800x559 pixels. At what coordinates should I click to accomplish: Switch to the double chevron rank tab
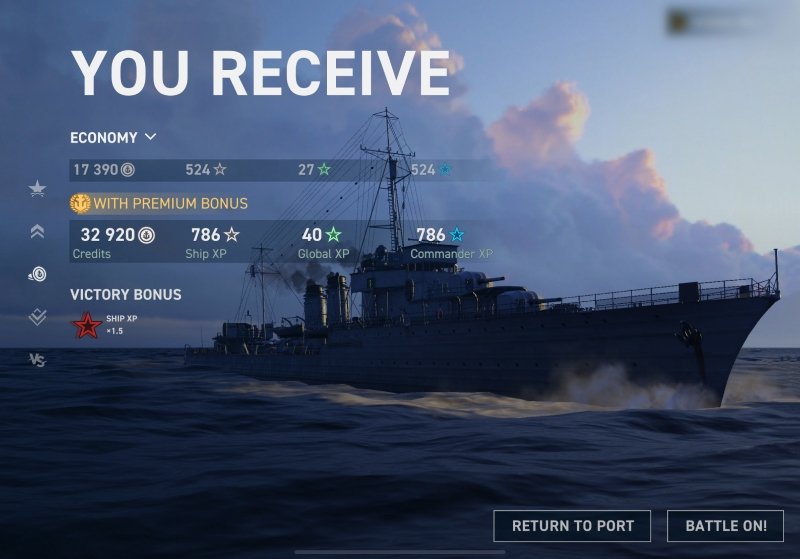tap(37, 231)
